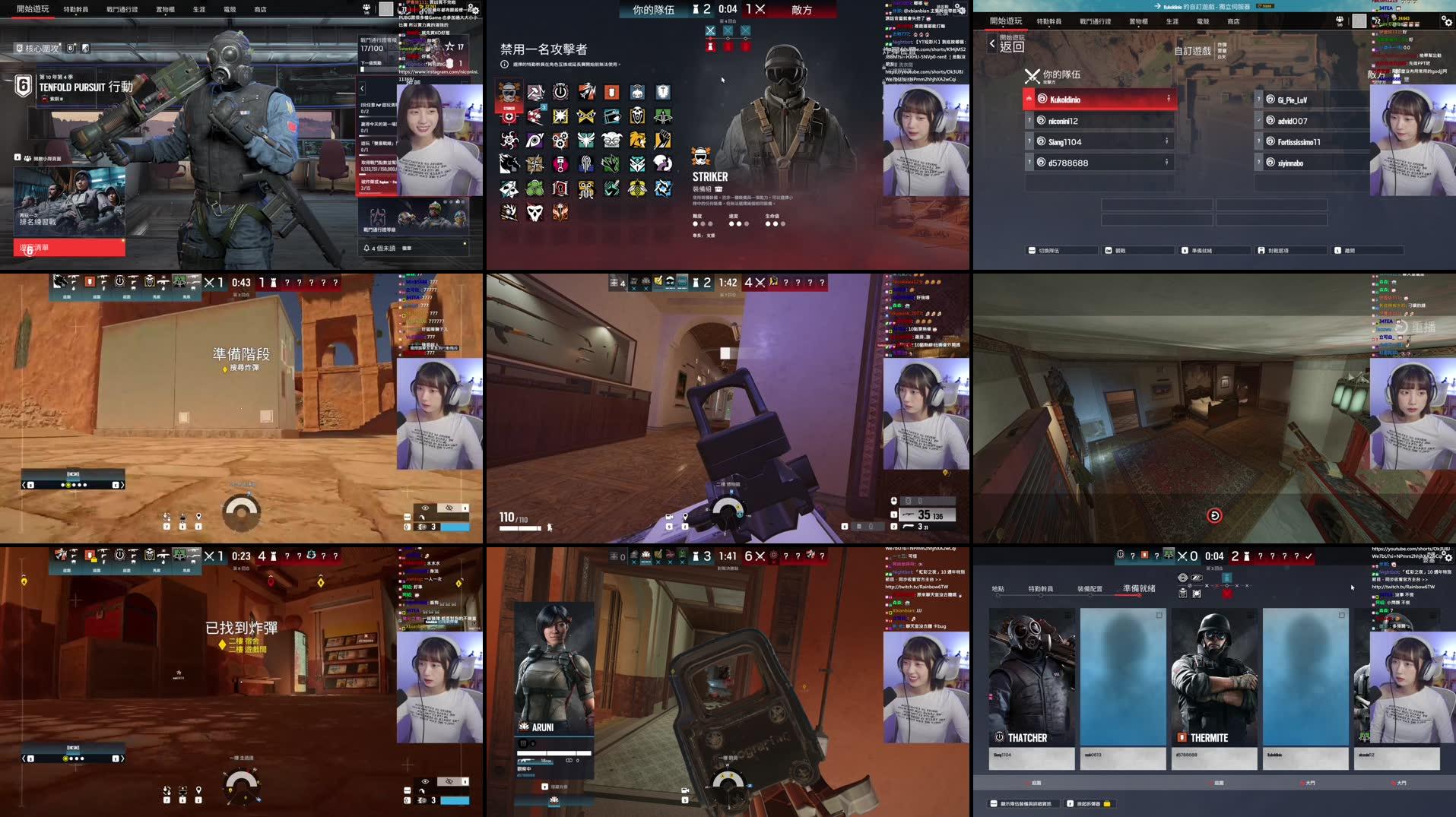Click the red 遊玩清單 playlist button
1456x817 pixels.
coord(68,247)
